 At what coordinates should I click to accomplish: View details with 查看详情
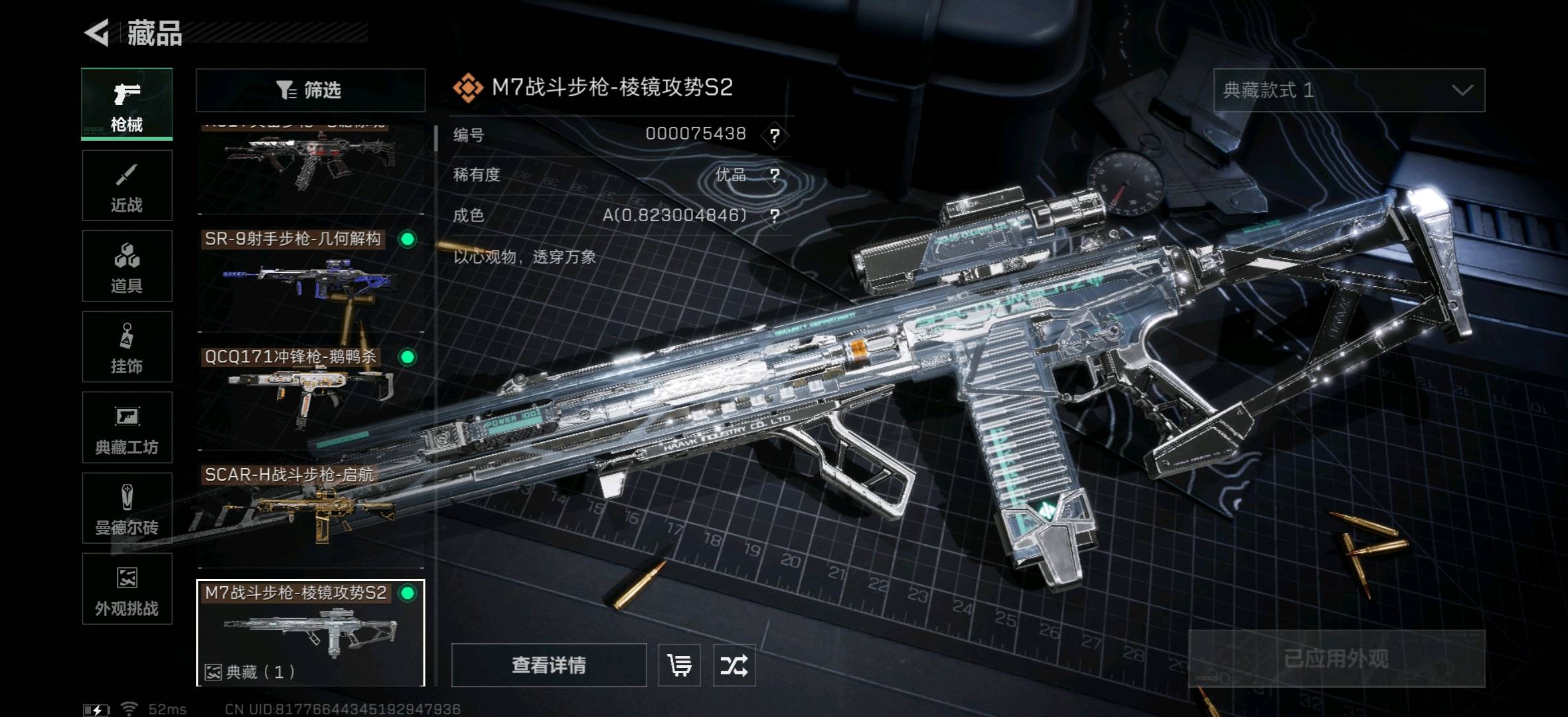[x=548, y=665]
